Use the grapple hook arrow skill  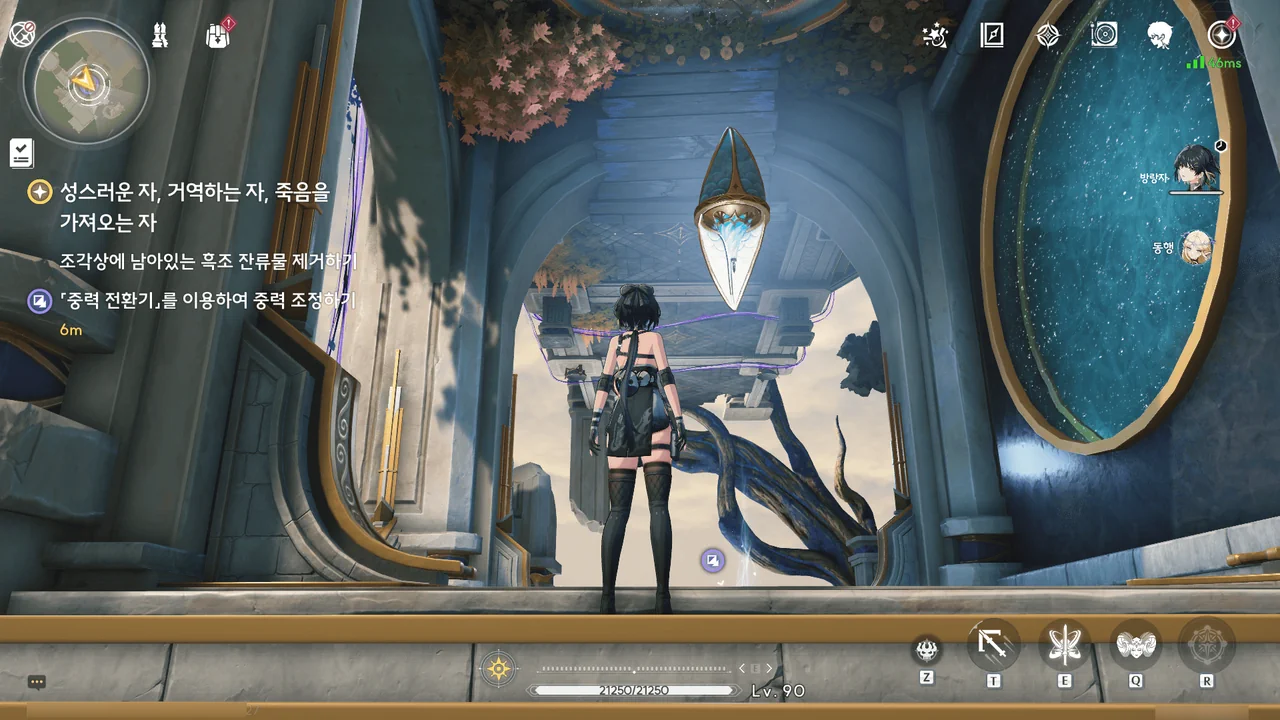pyautogui.click(x=994, y=645)
